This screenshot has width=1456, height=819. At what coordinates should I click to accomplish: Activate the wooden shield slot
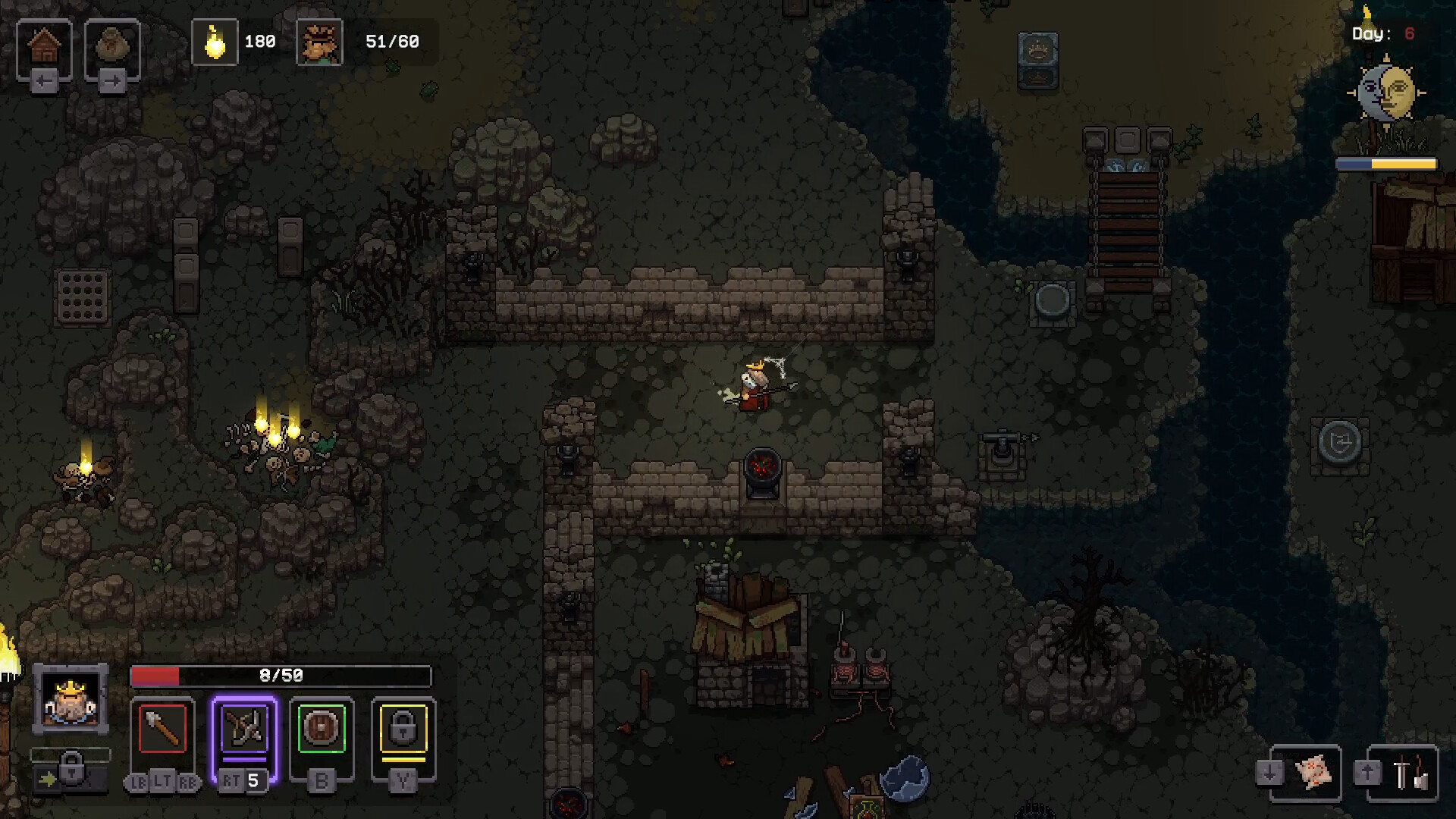coord(322,729)
